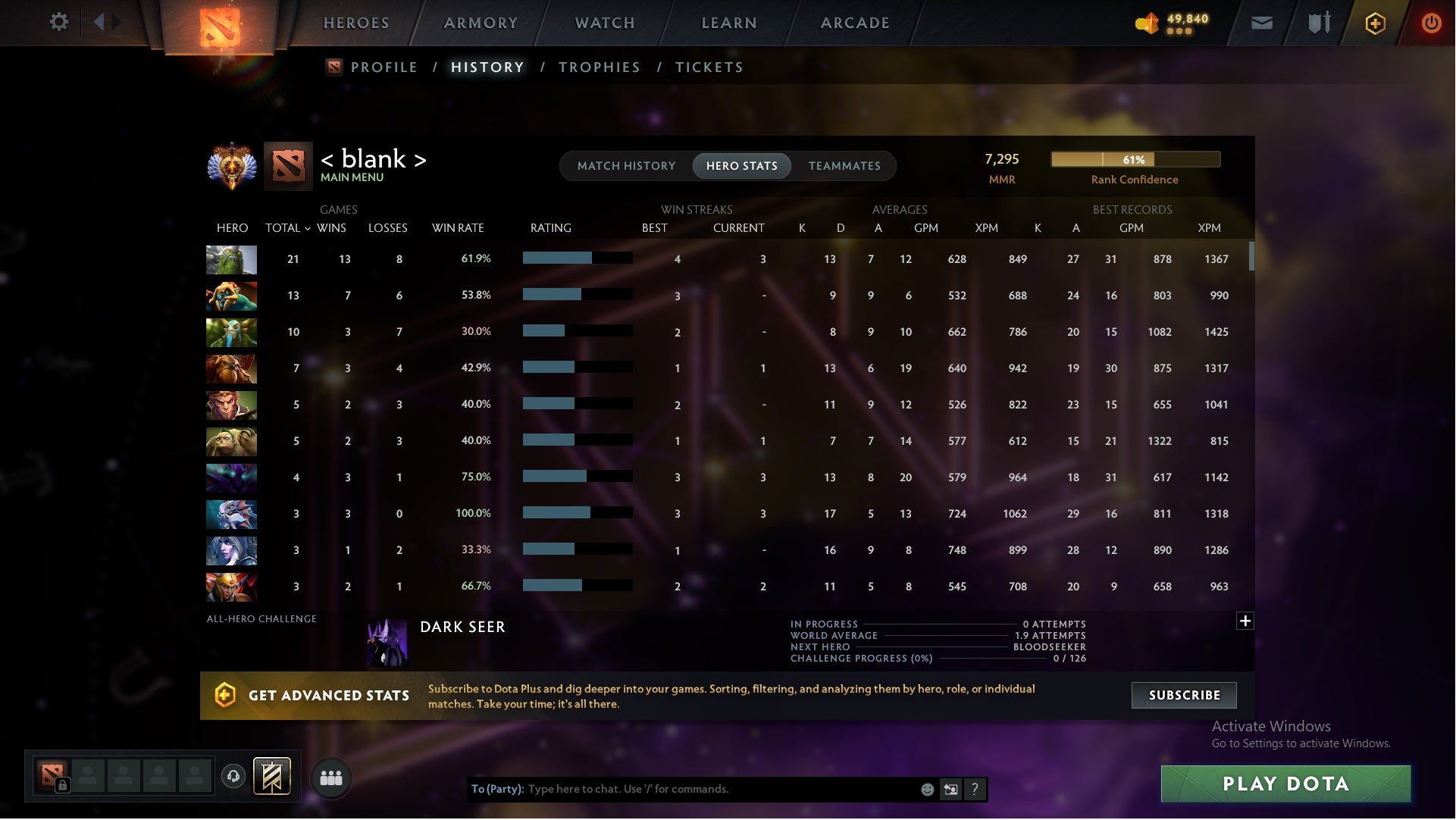Open the chat channel selector beside chat input
This screenshot has height=820, width=1456.
coord(950,789)
